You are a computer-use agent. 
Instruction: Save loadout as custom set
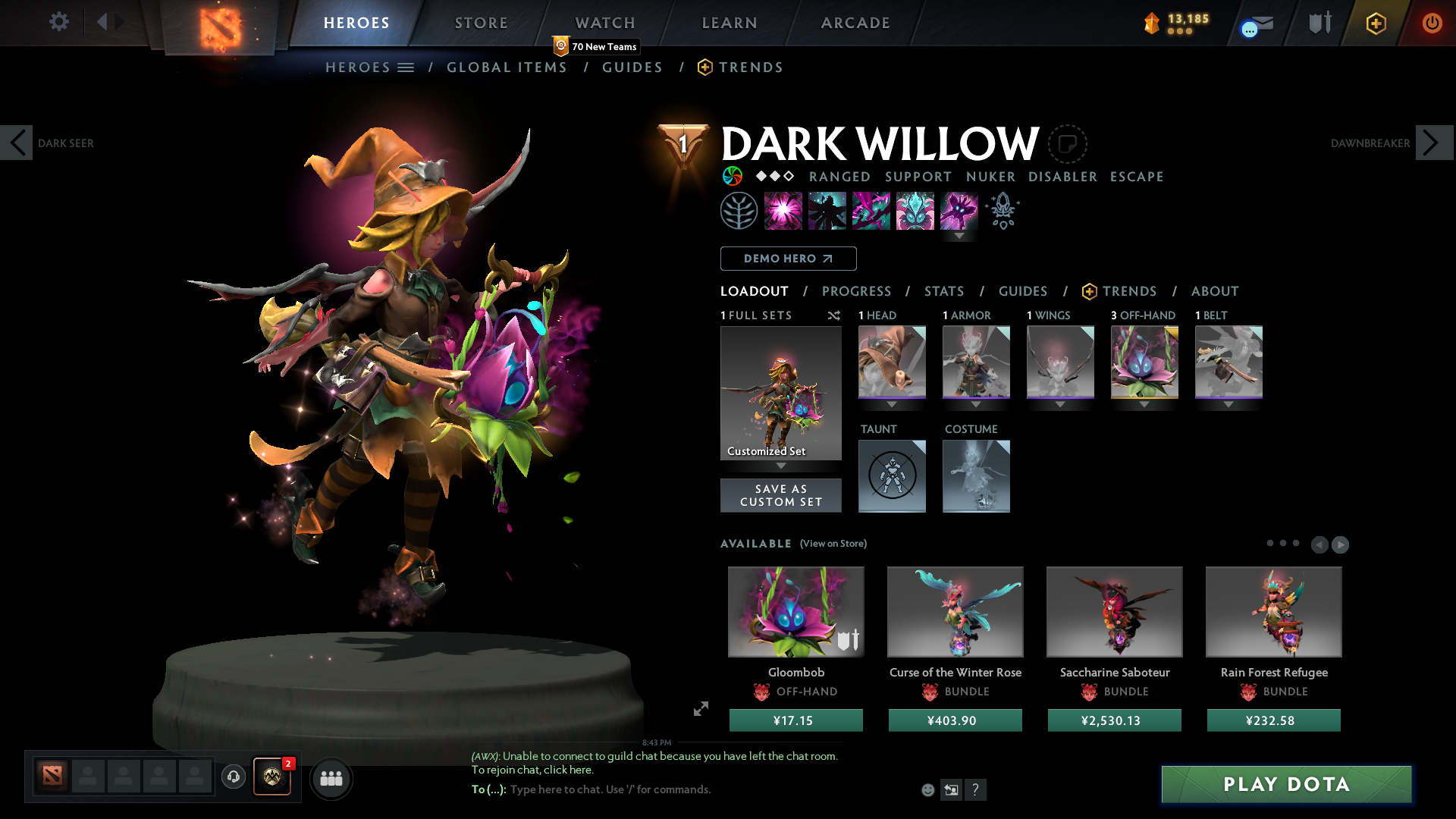(780, 495)
